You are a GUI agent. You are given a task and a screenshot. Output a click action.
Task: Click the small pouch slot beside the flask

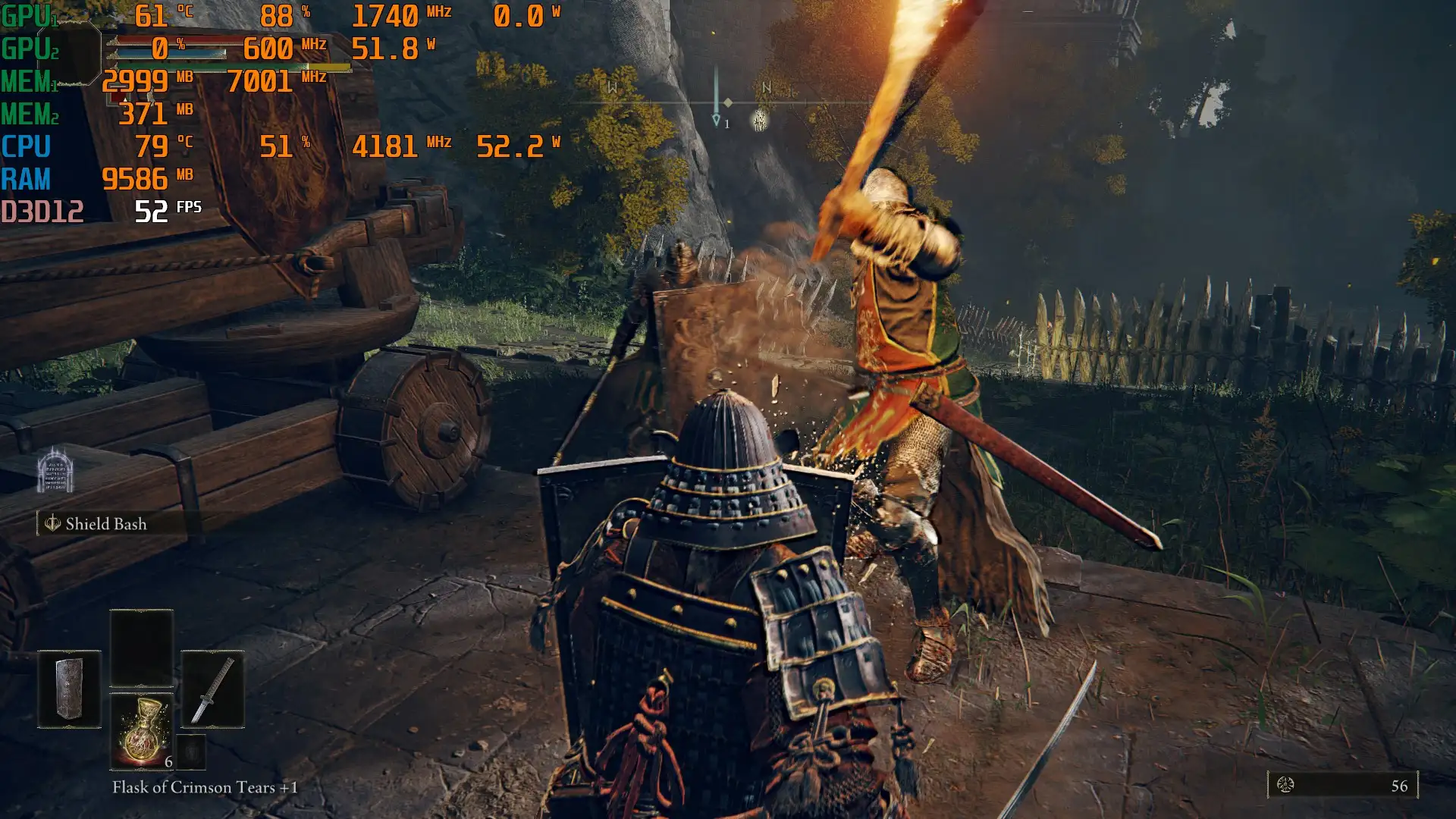click(191, 752)
